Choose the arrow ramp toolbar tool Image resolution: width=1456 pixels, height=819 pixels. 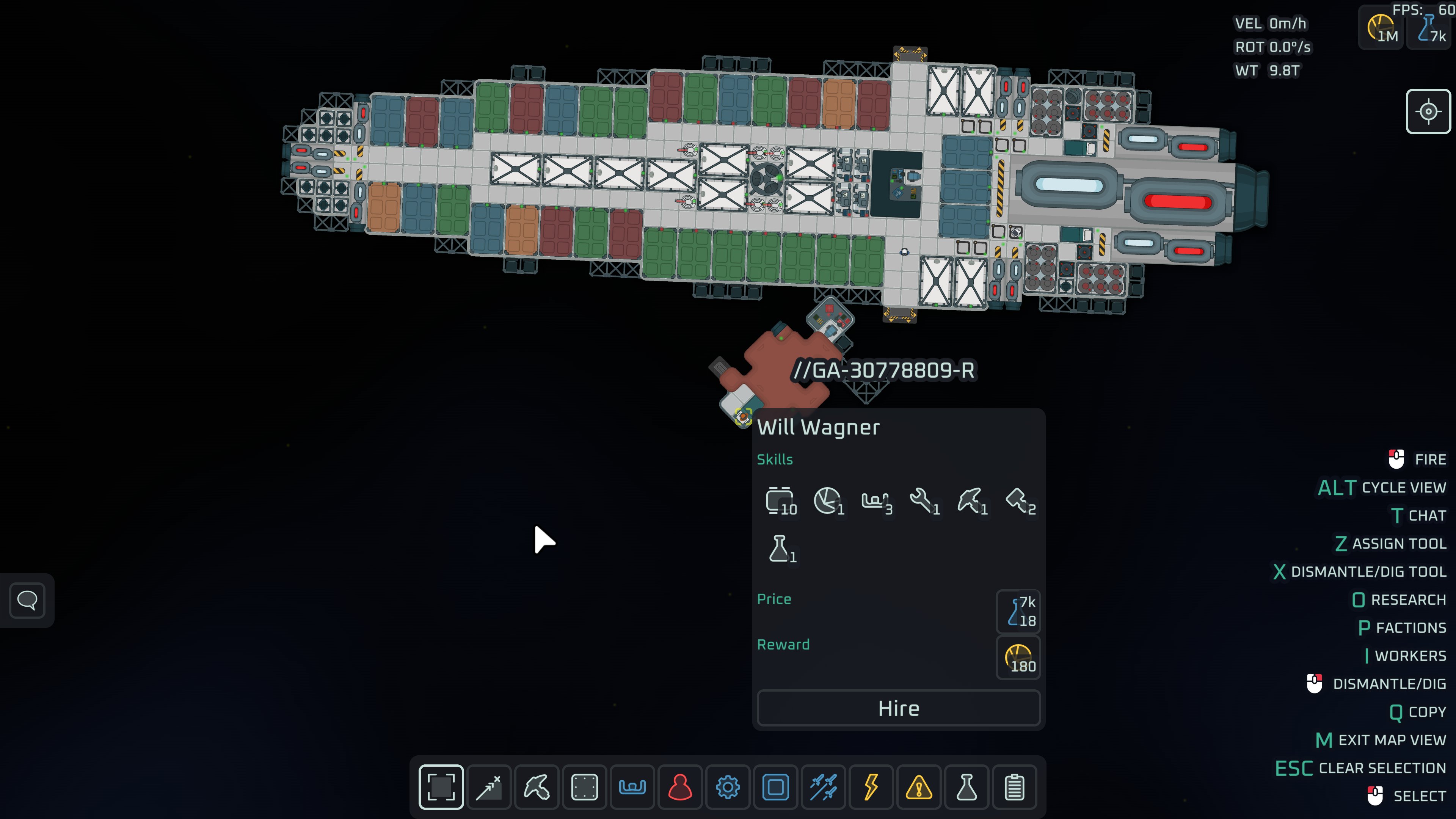coord(489,787)
